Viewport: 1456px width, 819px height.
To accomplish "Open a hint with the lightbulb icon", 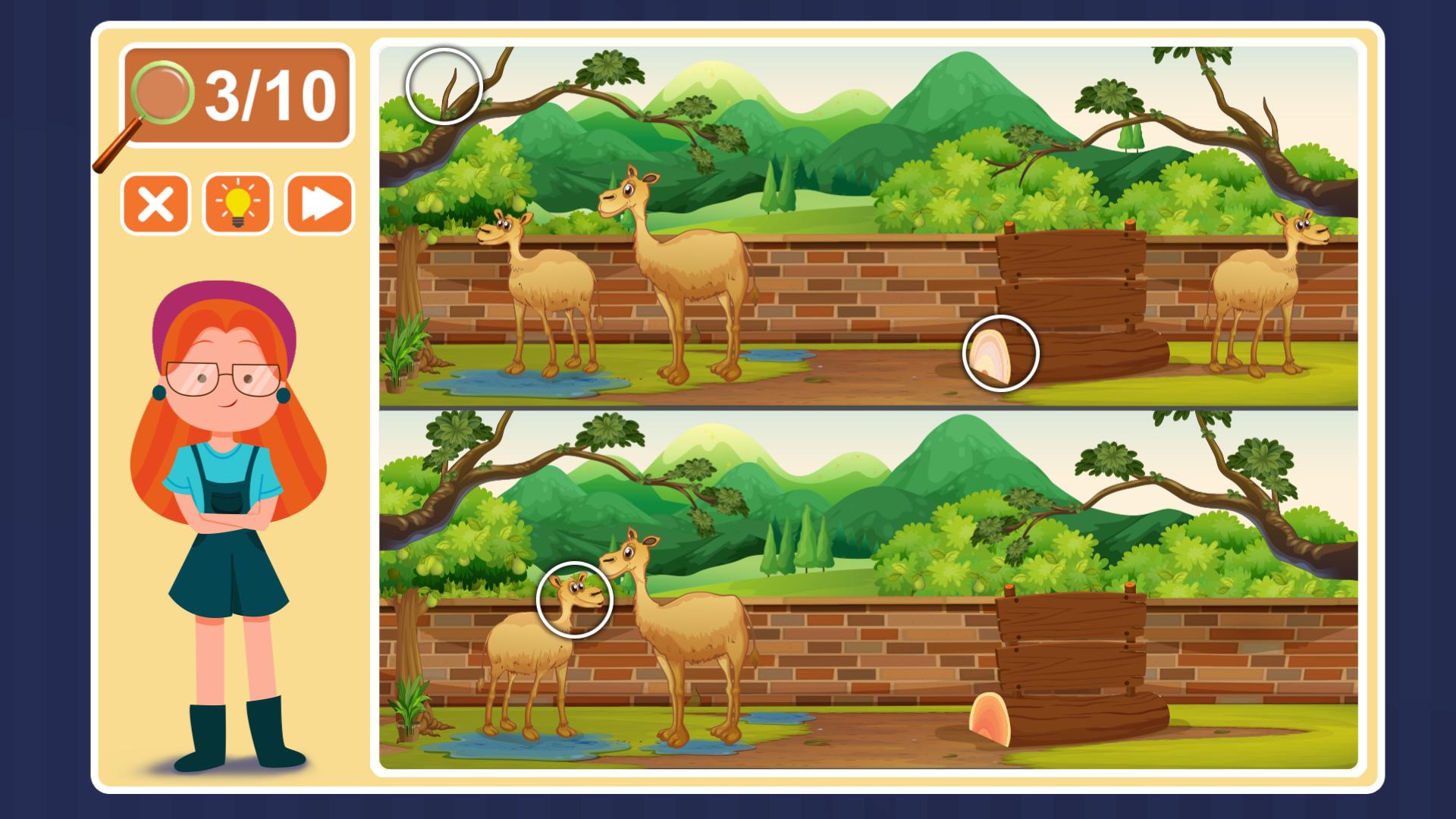I will point(236,203).
